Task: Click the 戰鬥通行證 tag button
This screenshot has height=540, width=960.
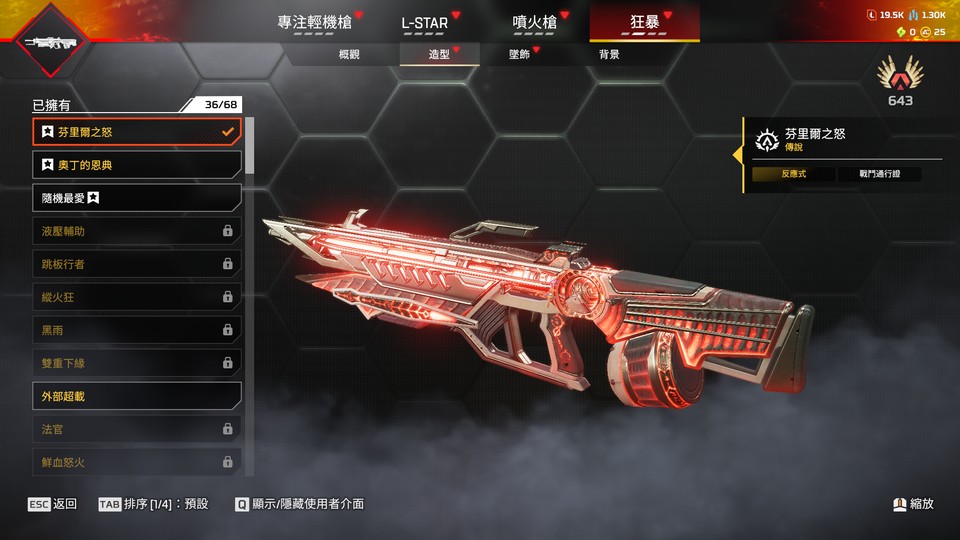Action: pyautogui.click(x=880, y=174)
